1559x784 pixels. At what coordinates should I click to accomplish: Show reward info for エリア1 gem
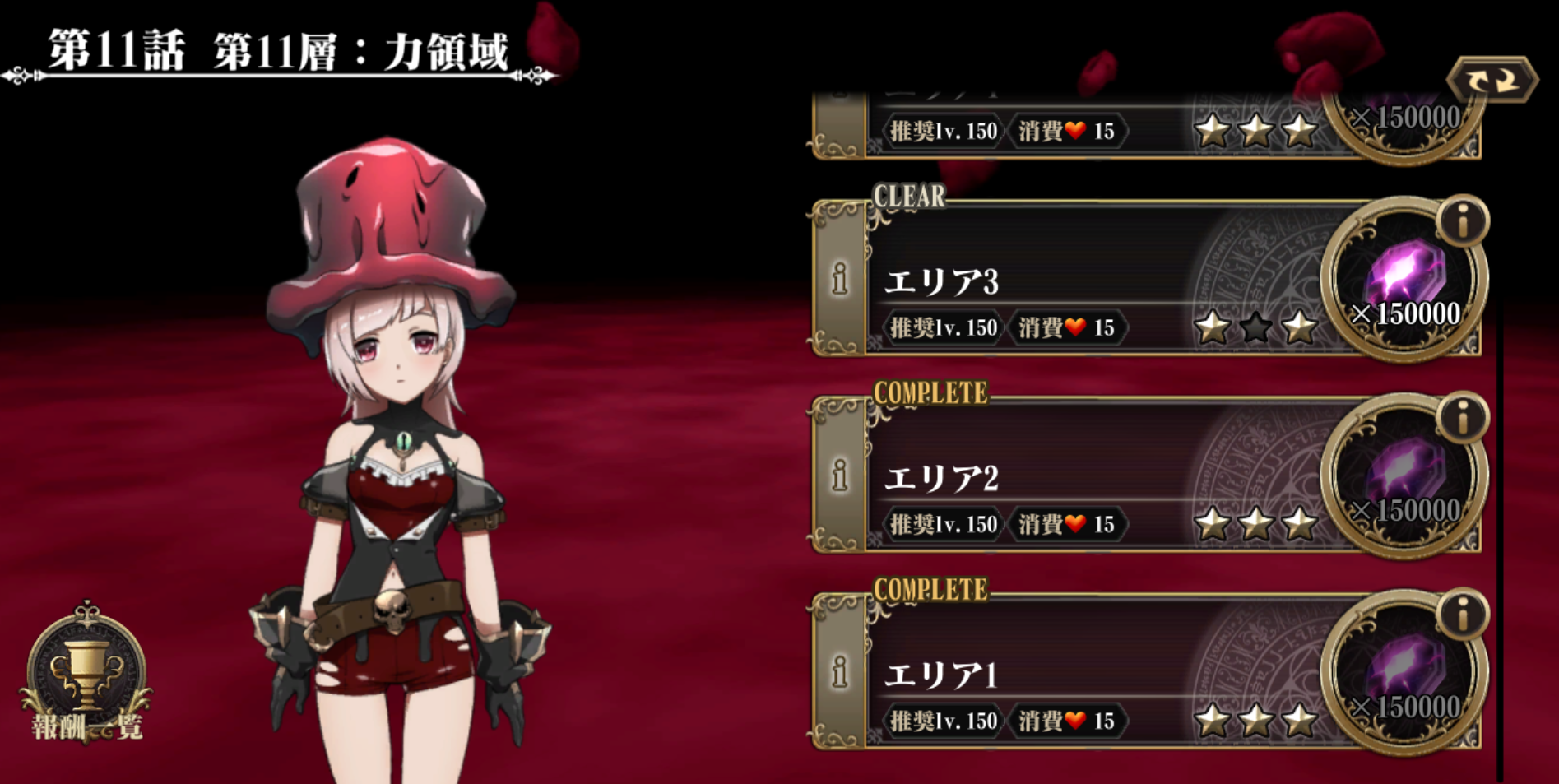pyautogui.click(x=1462, y=615)
